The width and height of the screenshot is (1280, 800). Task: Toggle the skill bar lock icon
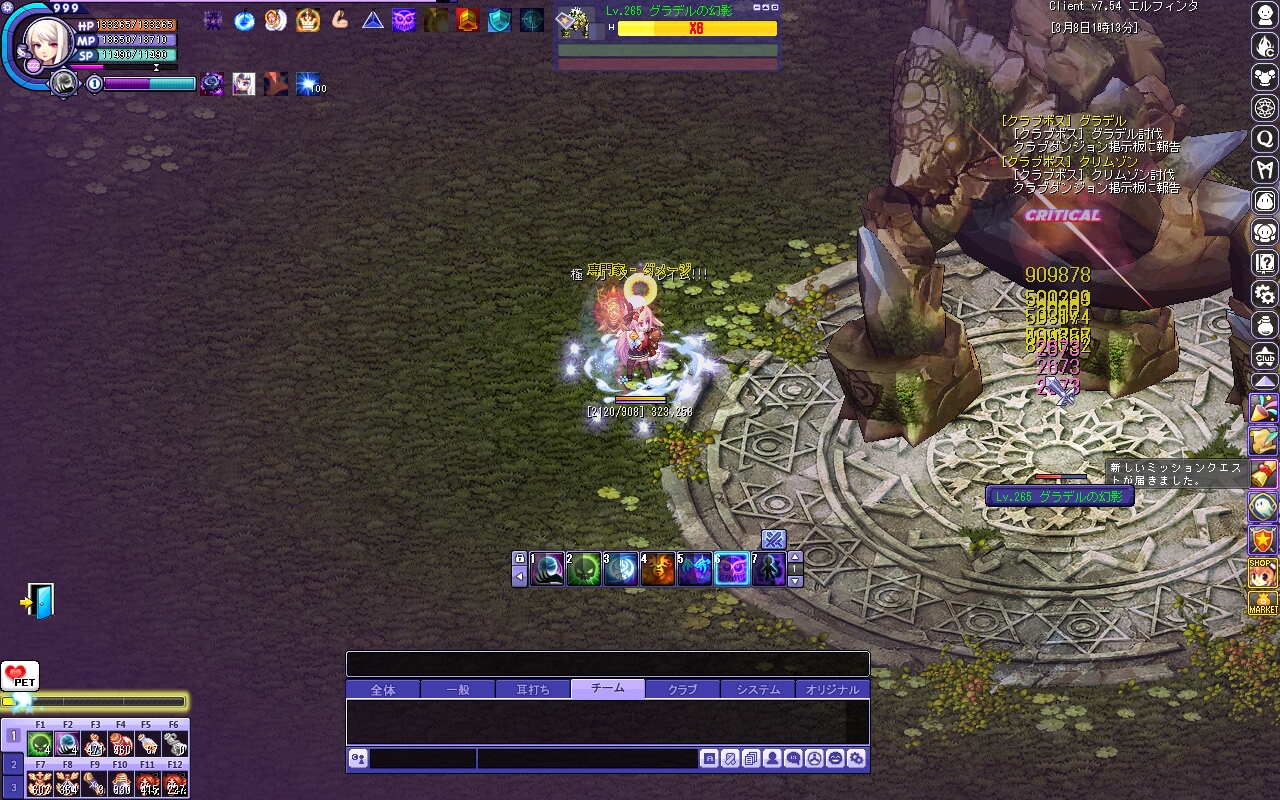tap(519, 558)
